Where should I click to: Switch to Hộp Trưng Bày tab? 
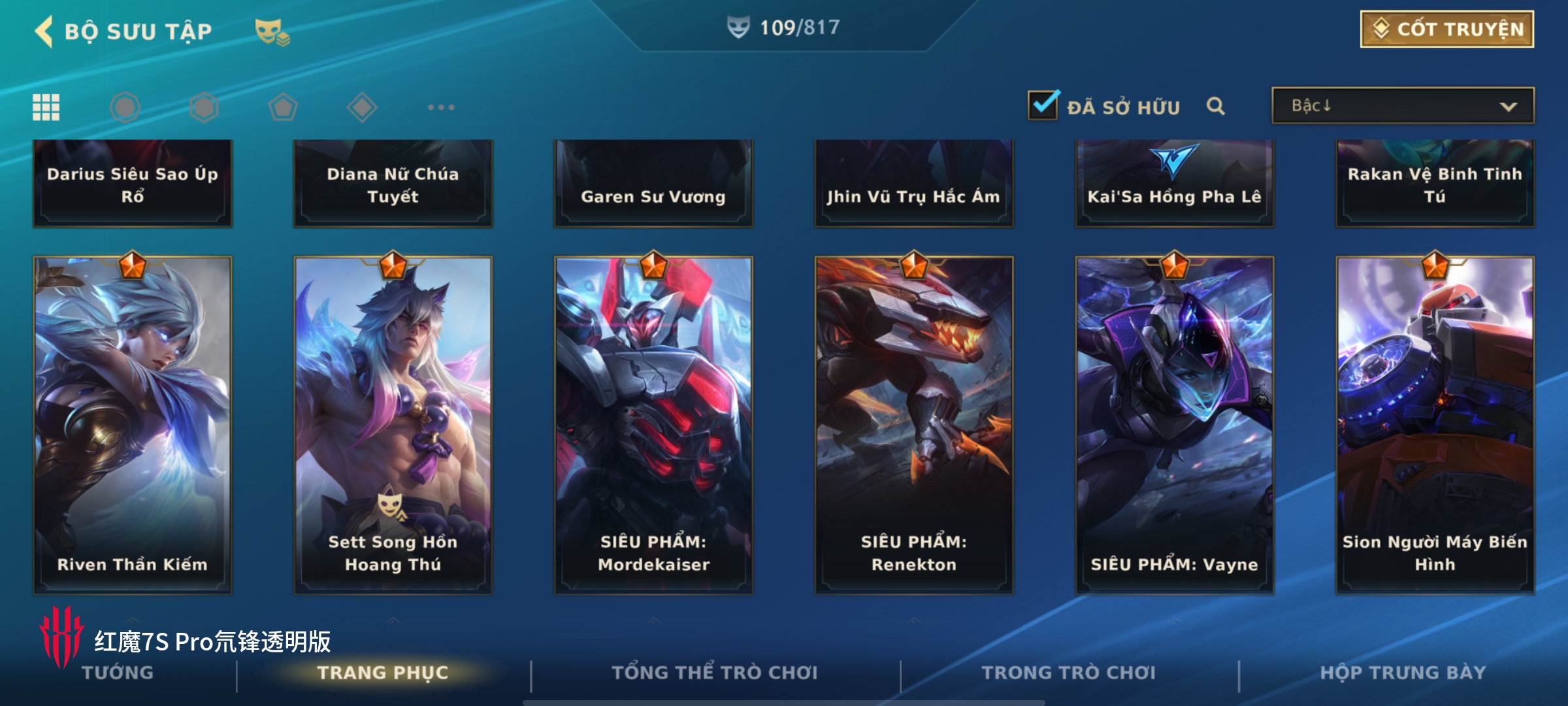point(1403,673)
